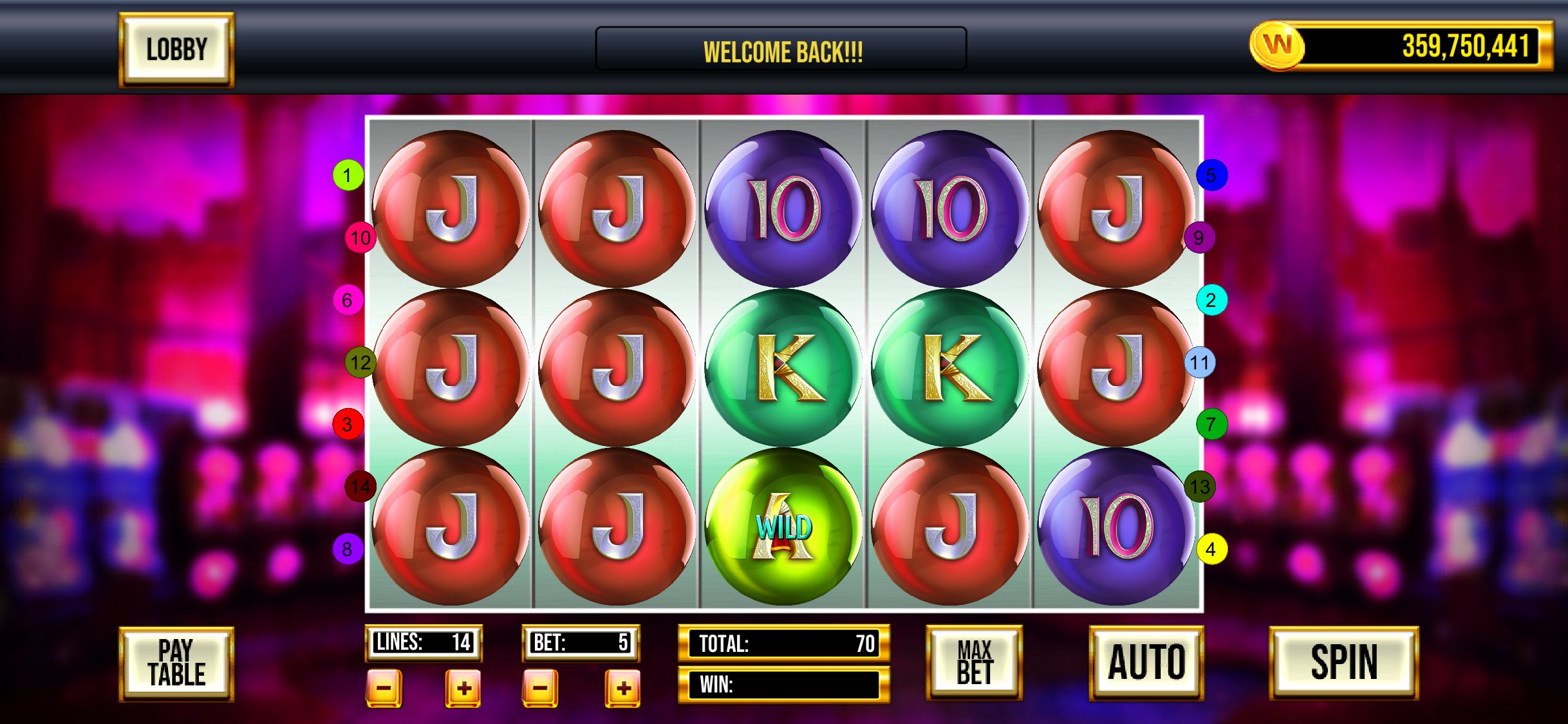Screen dimensions: 1568x724
Task: Highlight payline 3 red marker
Action: tap(348, 424)
